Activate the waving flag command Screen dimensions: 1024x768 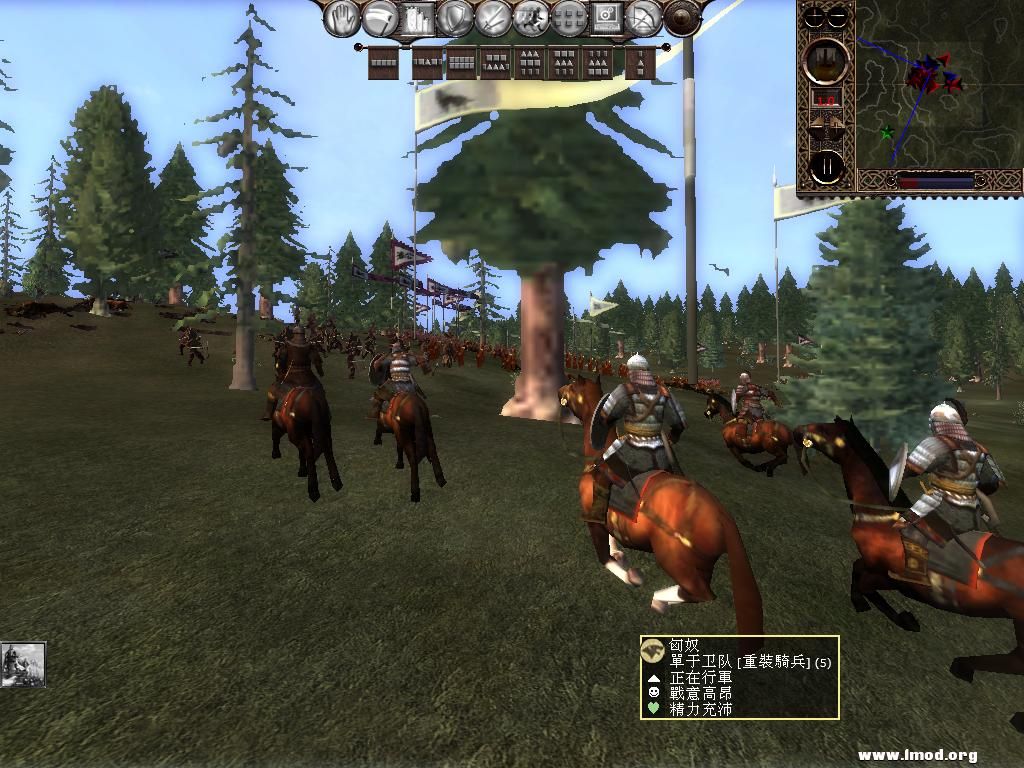click(x=381, y=18)
